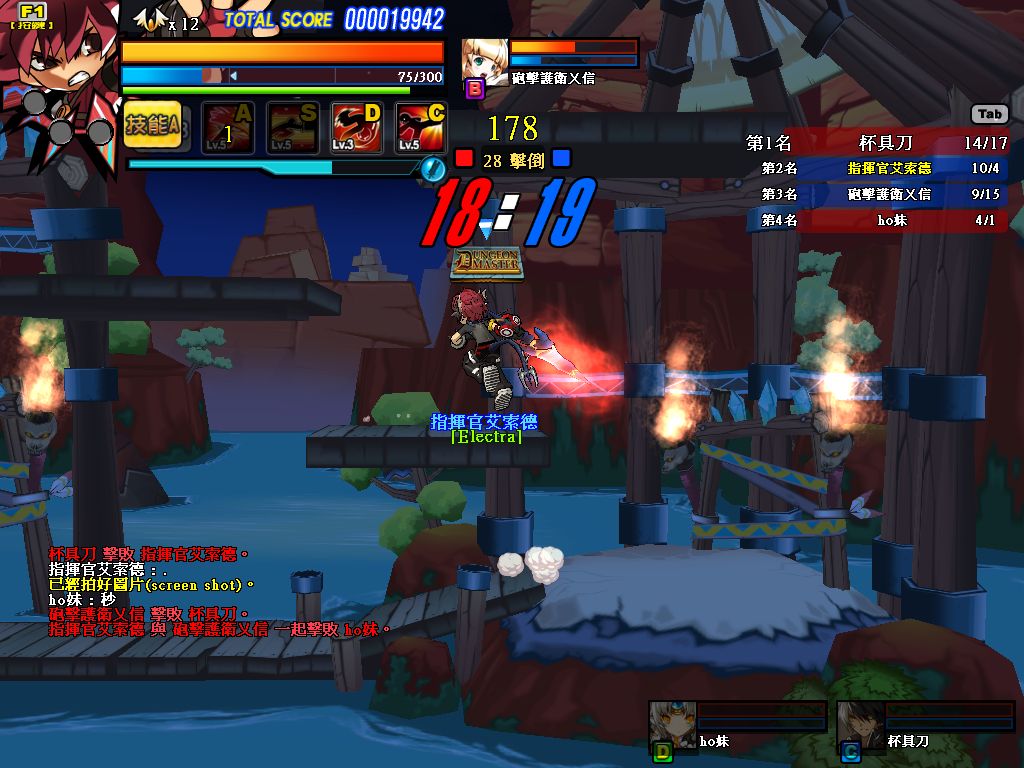The width and height of the screenshot is (1024, 768).
Task: Select the dark-haired 杯具刀 opponent portrait
Action: click(859, 723)
